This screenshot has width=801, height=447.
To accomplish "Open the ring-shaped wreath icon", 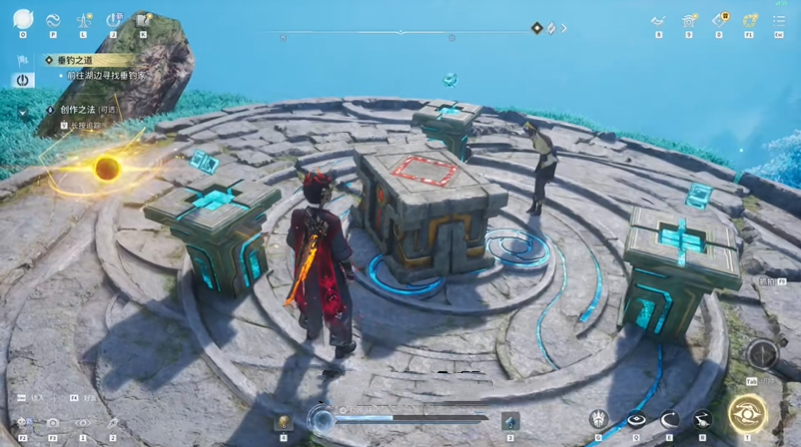I will [750, 19].
